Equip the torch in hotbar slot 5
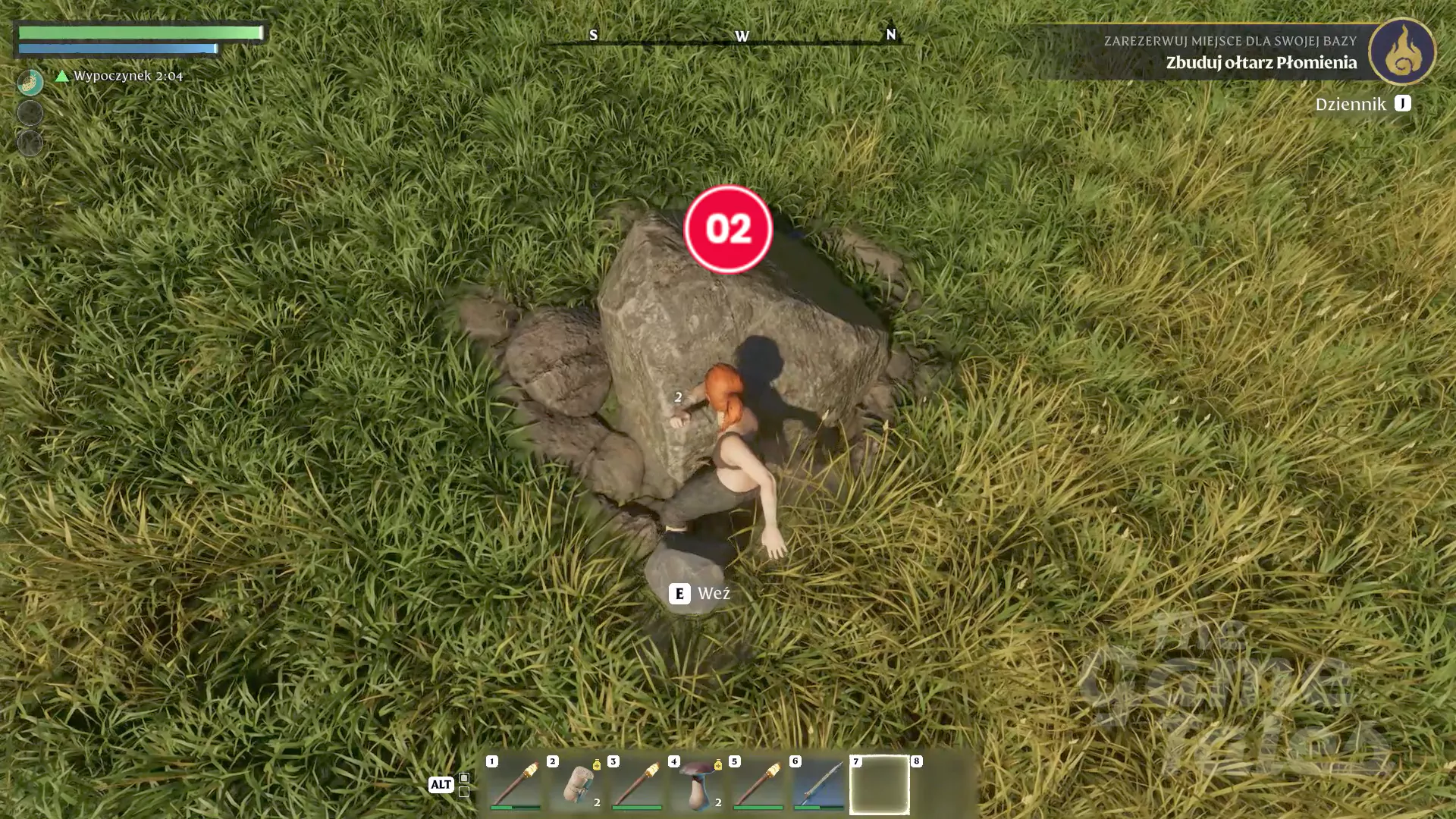The height and width of the screenshot is (819, 1456). pos(758,783)
